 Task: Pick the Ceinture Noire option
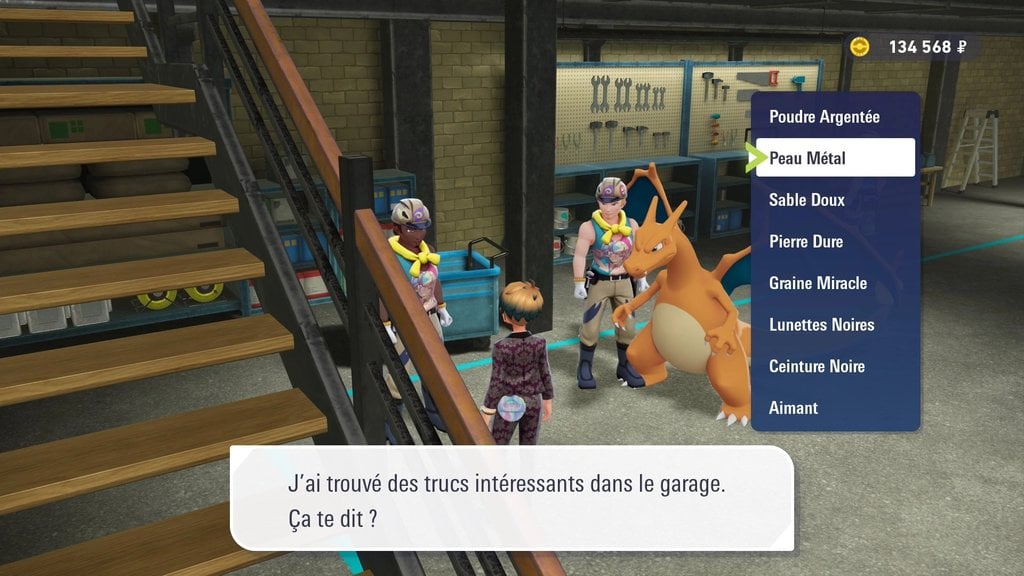point(817,366)
